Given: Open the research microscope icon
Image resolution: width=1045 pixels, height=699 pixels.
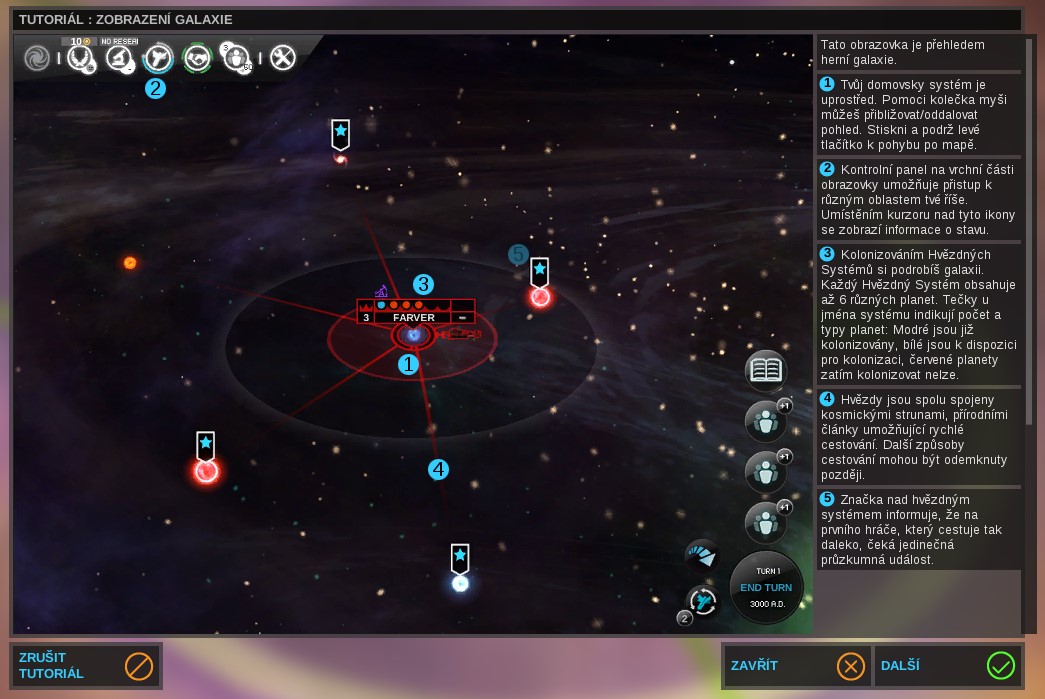Looking at the screenshot, I should [x=120, y=58].
